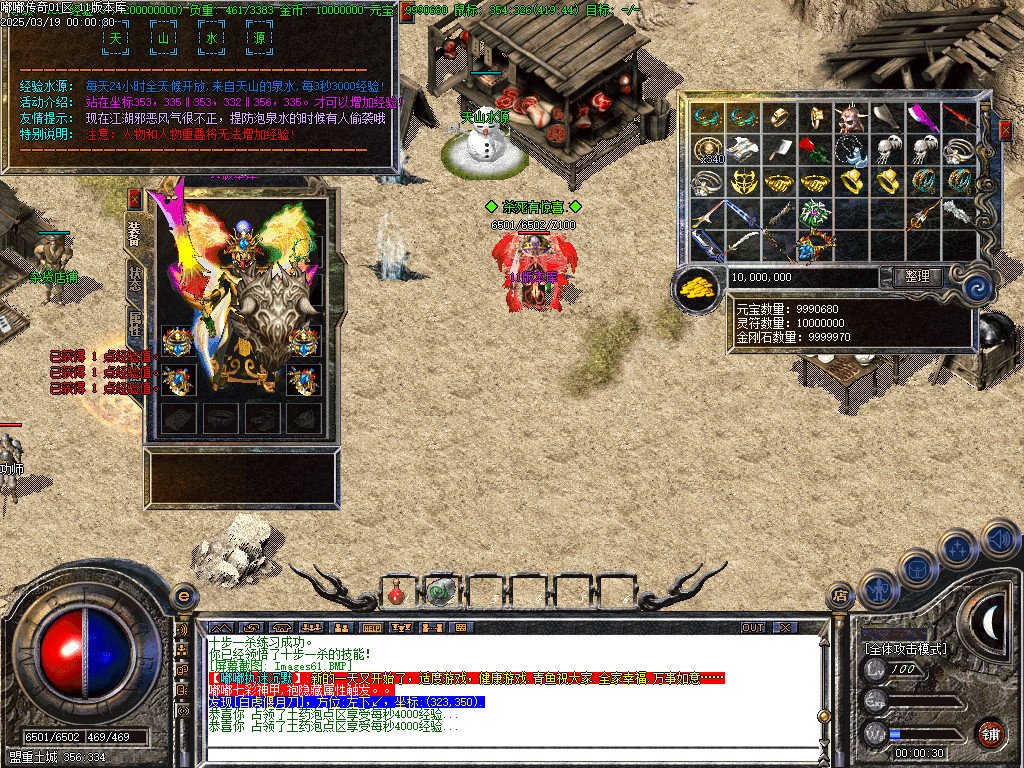Click the gold ingot pile icon
Image resolution: width=1024 pixels, height=768 pixels.
[x=698, y=288]
